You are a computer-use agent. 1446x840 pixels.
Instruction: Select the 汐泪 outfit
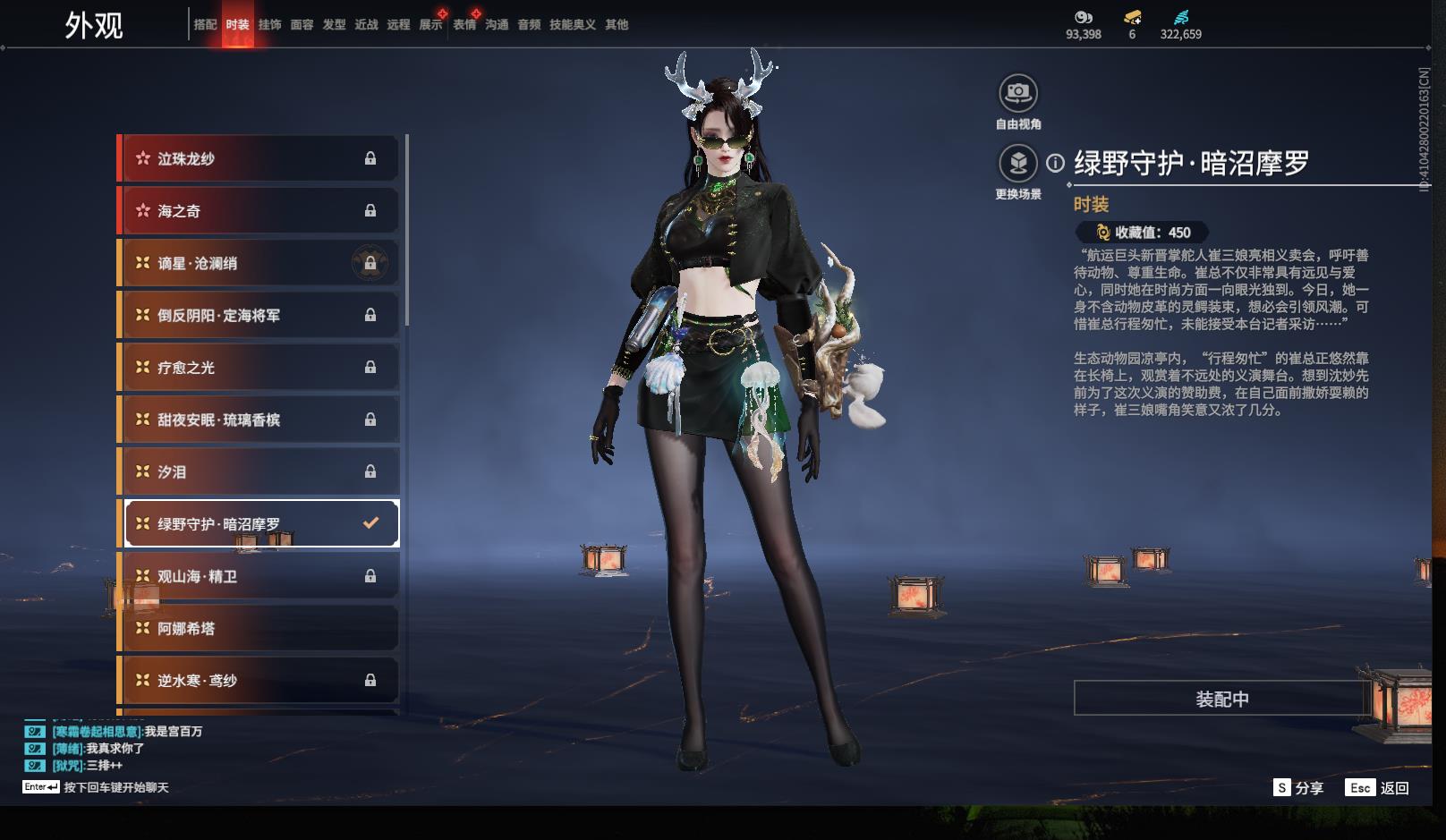point(259,471)
